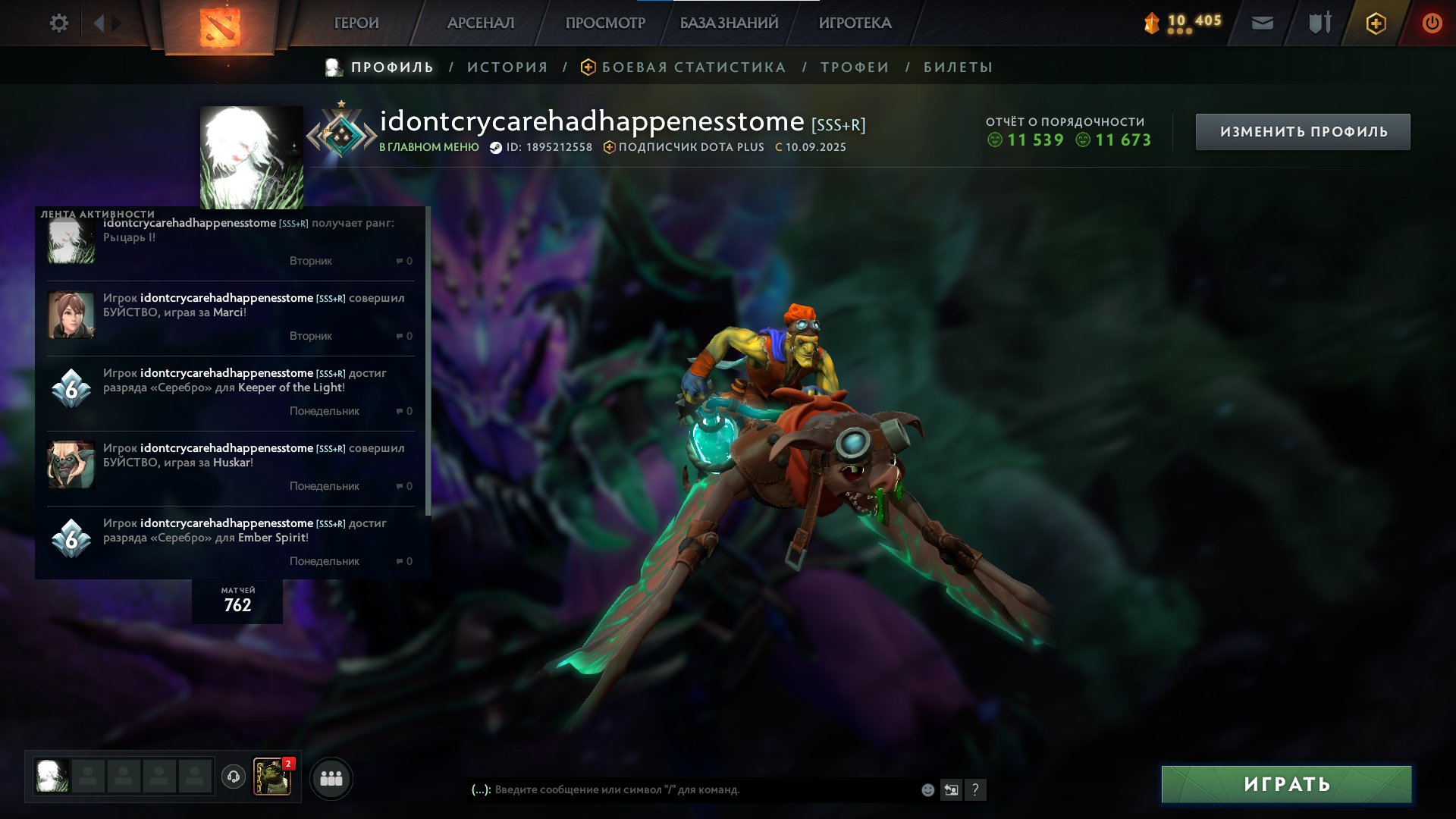Click the ИЗМЕНИТЬ ПРОФИЛЬ button
Screen dimensions: 1456x819
click(x=1301, y=130)
